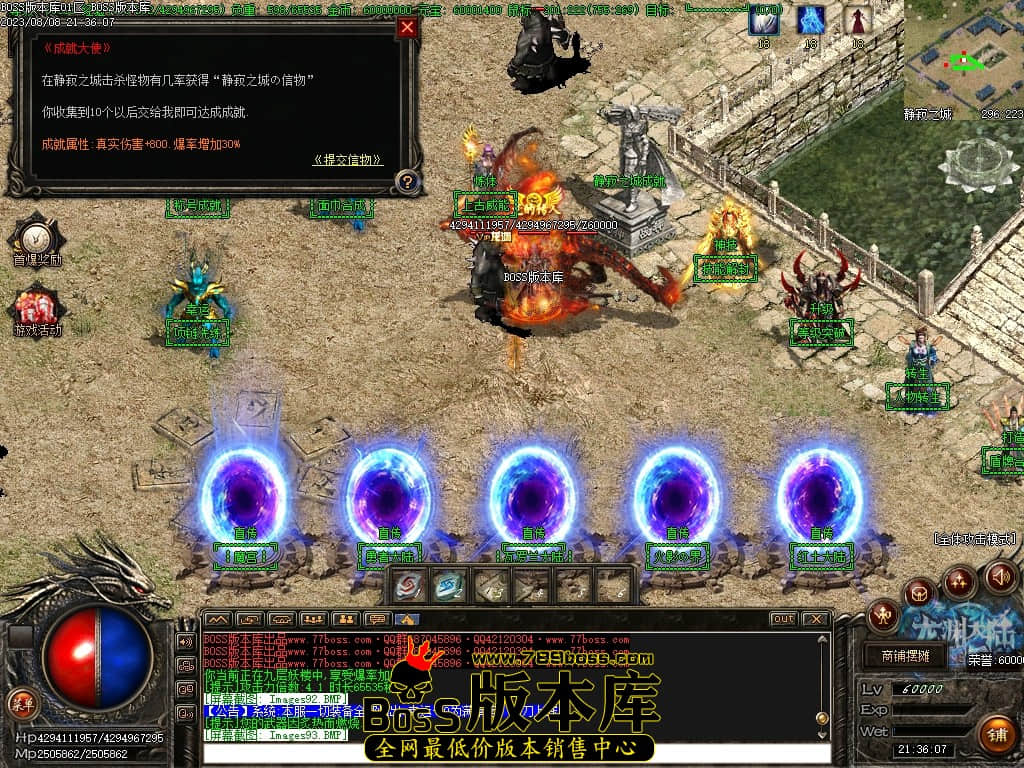Click the chat panel's Out button
Image resolution: width=1024 pixels, height=768 pixels.
[x=783, y=619]
